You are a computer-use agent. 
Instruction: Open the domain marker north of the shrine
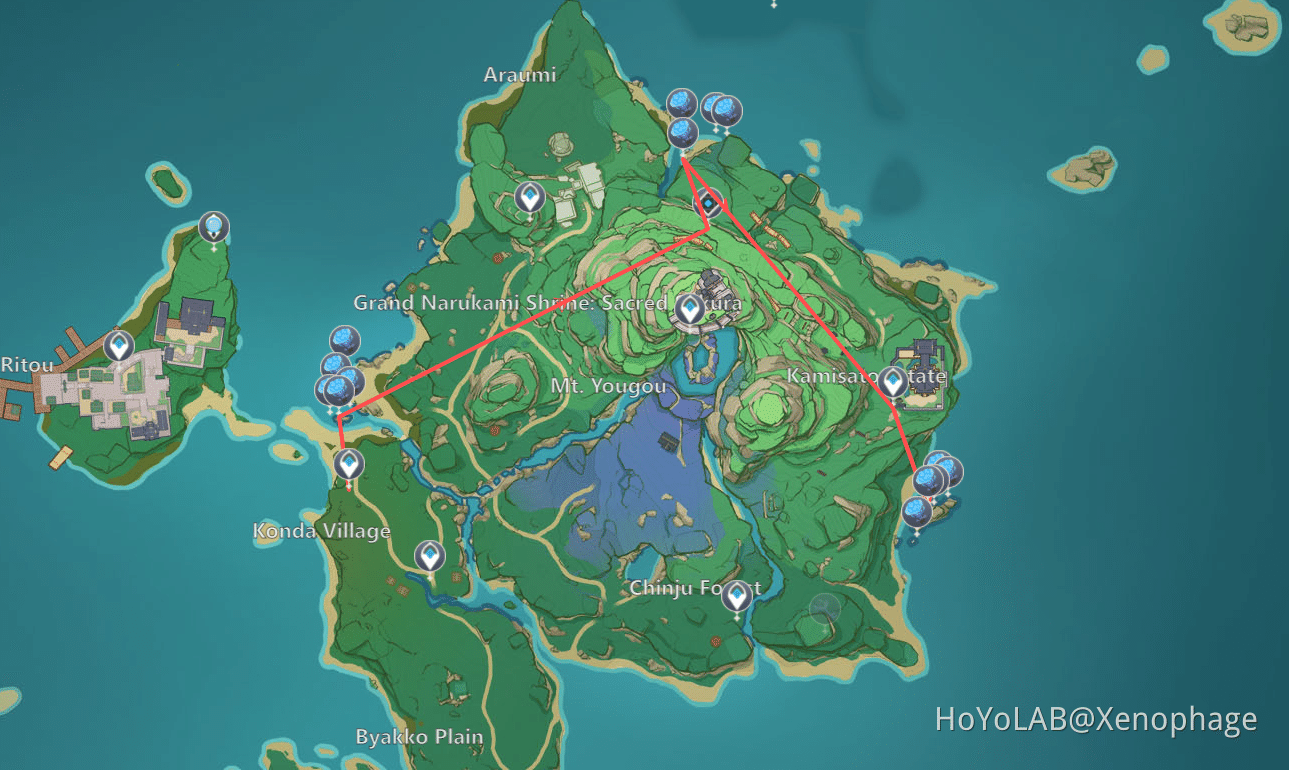(706, 203)
